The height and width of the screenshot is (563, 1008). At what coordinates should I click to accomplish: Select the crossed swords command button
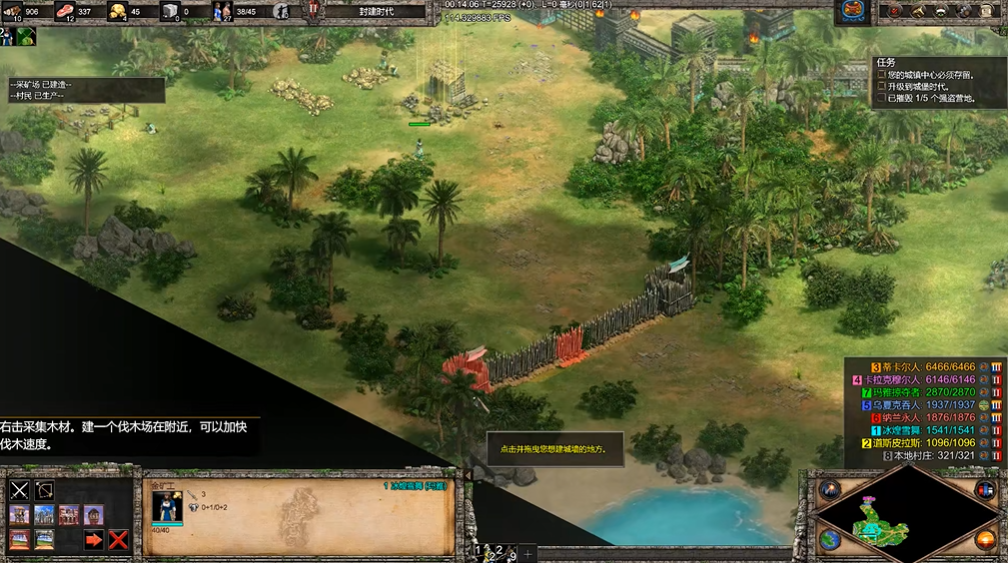click(x=19, y=490)
